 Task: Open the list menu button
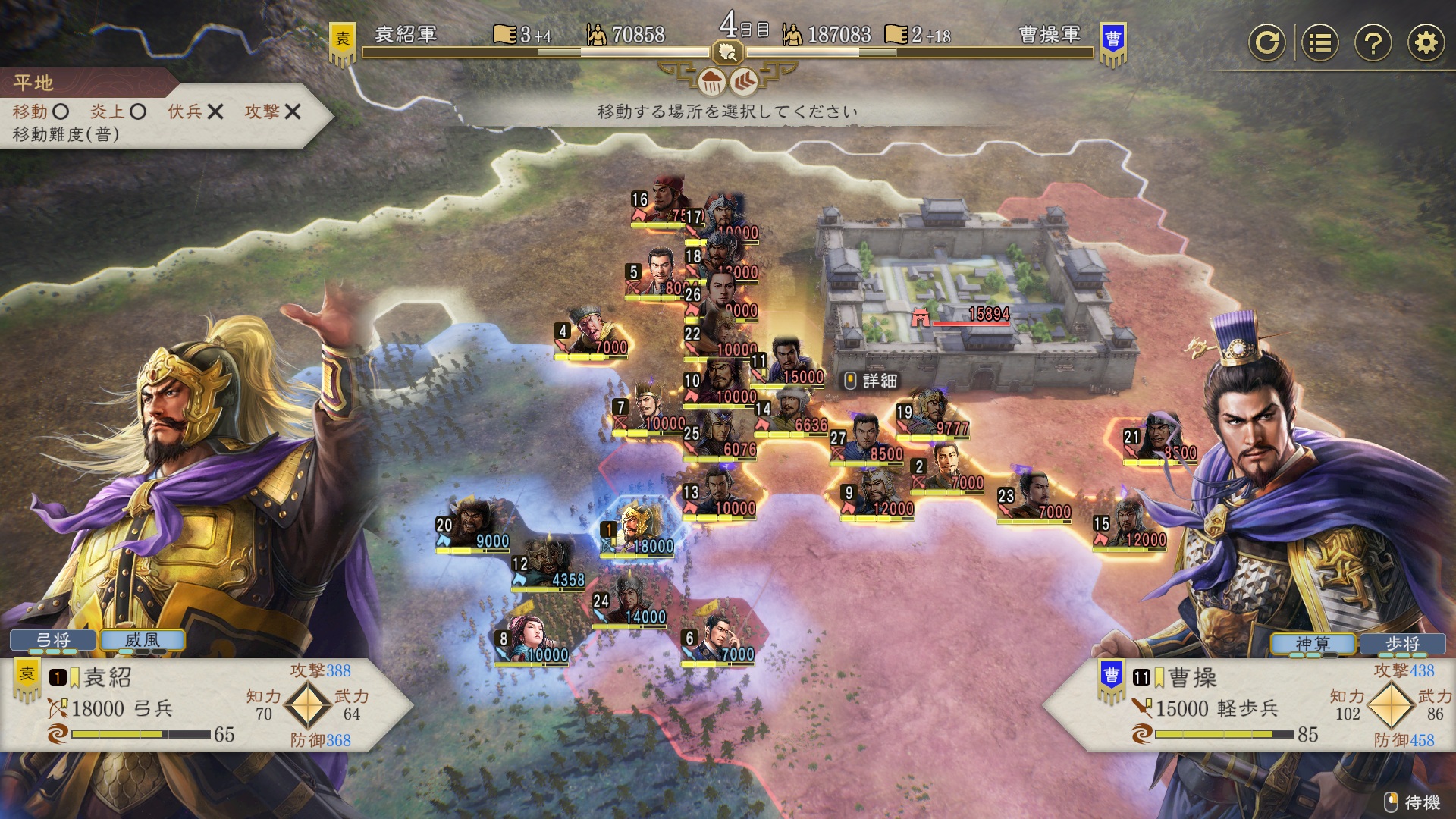pyautogui.click(x=1319, y=42)
